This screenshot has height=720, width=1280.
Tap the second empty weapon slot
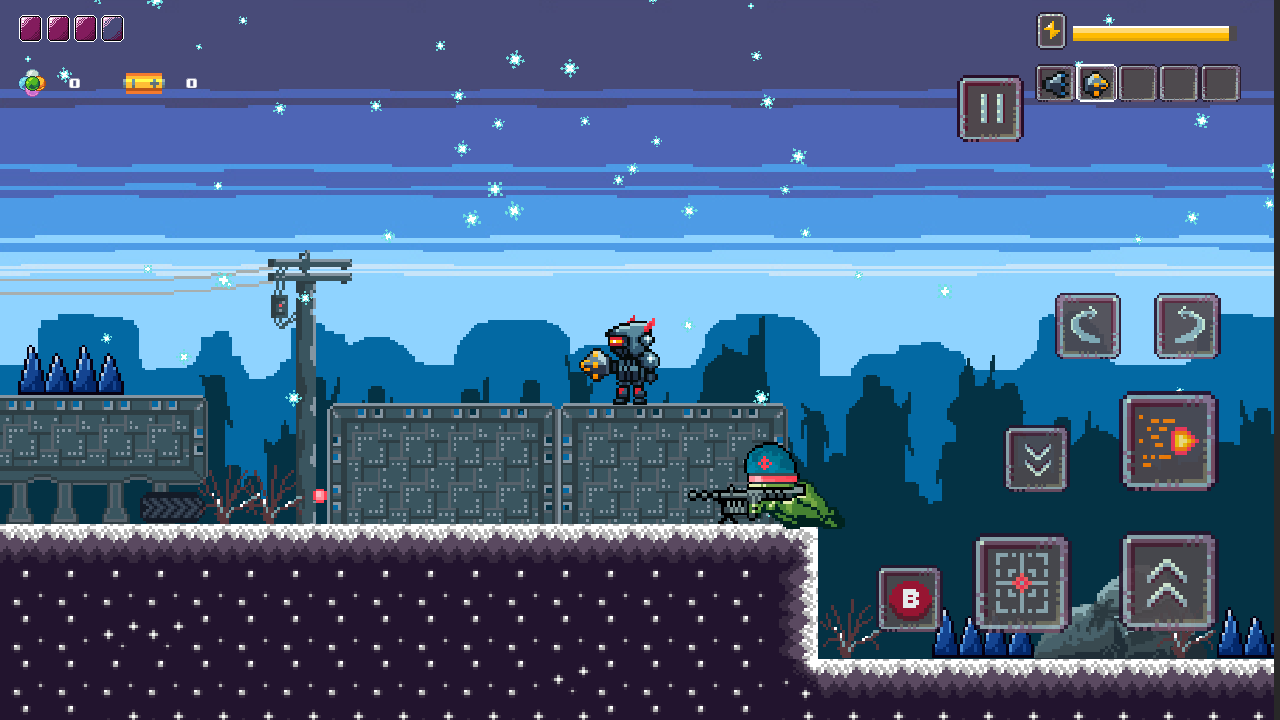coord(1179,83)
